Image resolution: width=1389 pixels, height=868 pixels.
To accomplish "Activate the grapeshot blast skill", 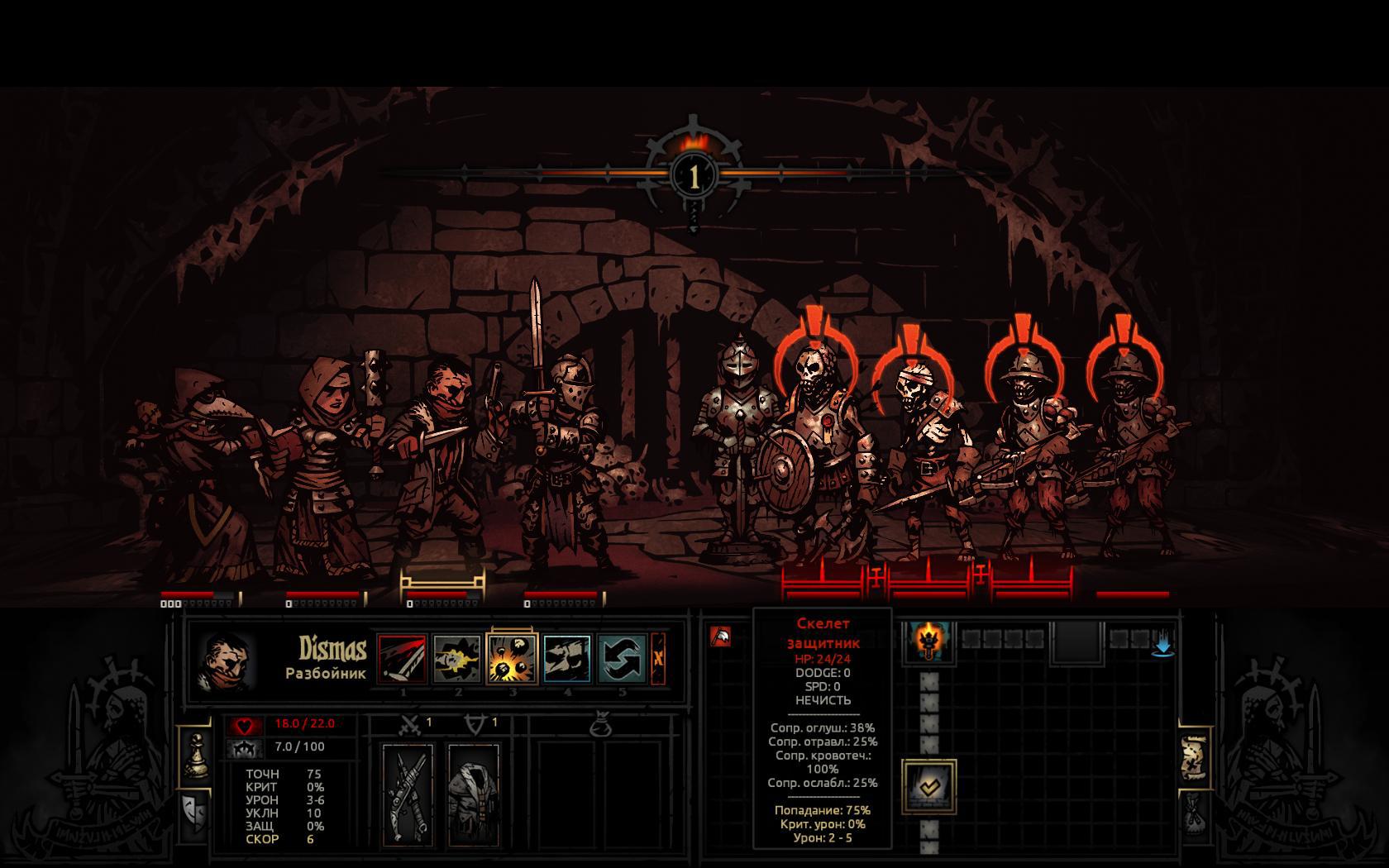I will click(513, 659).
